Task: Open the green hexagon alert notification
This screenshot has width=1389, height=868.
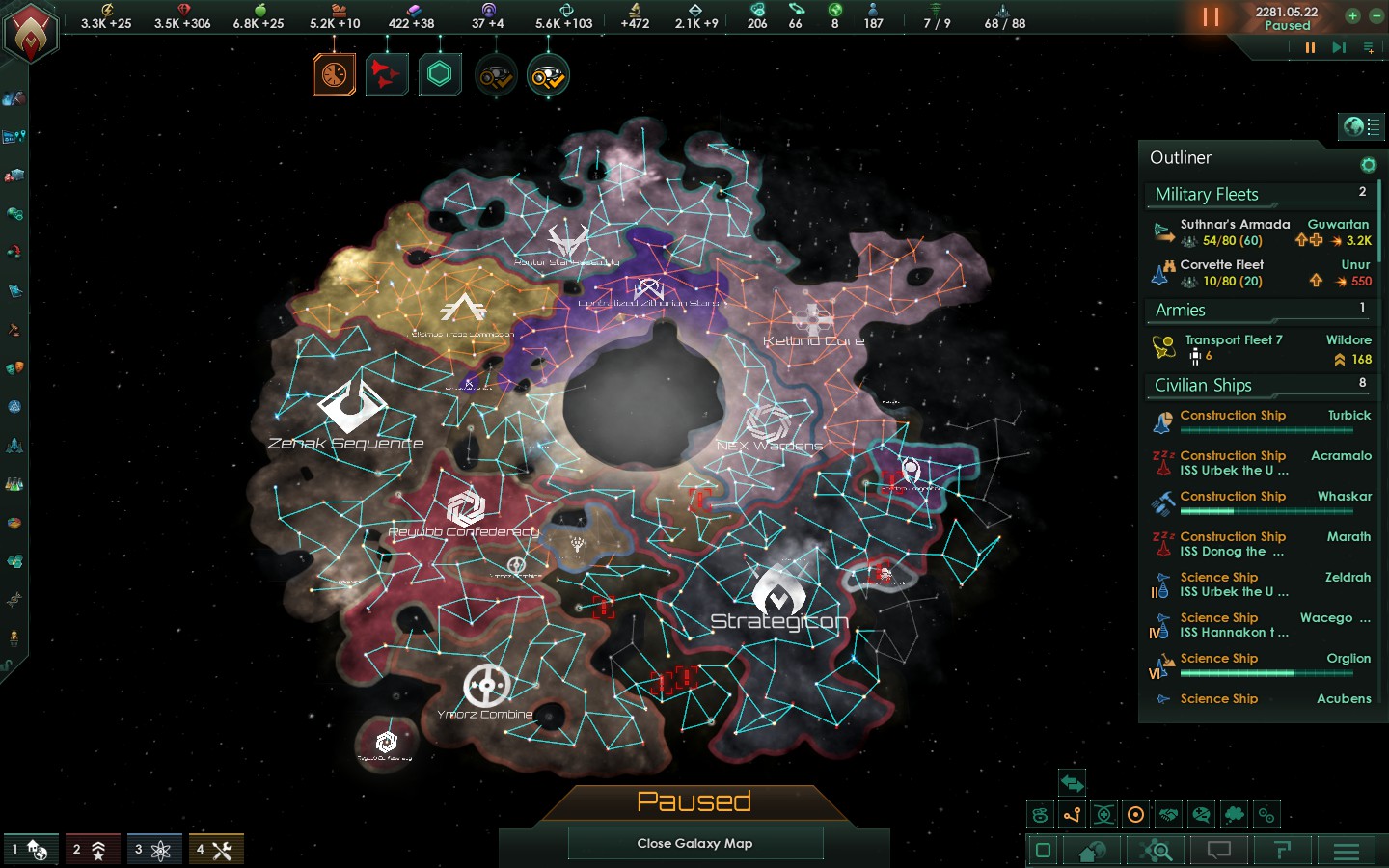Action: 440,74
